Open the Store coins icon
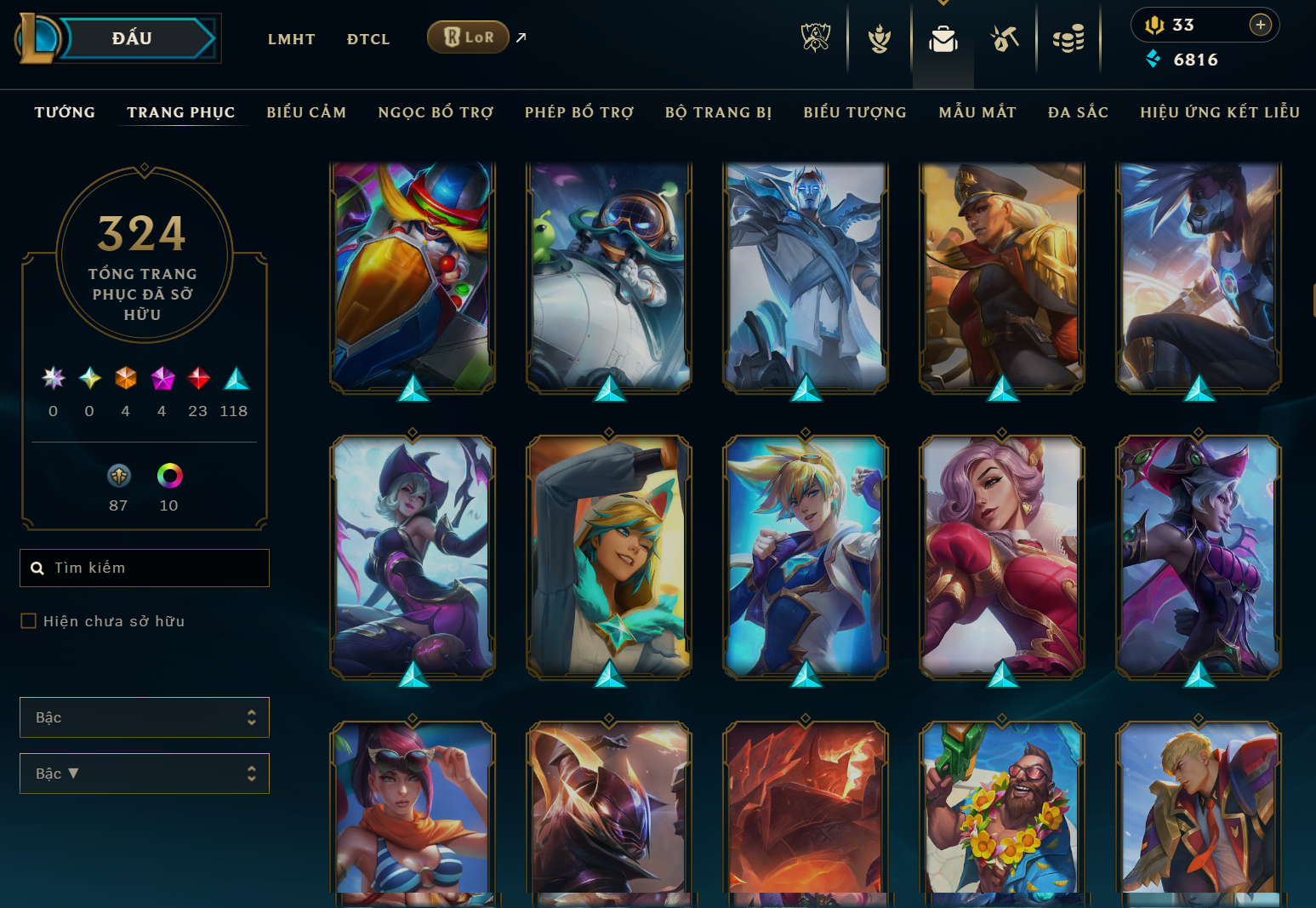The height and width of the screenshot is (908, 1316). point(1069,37)
